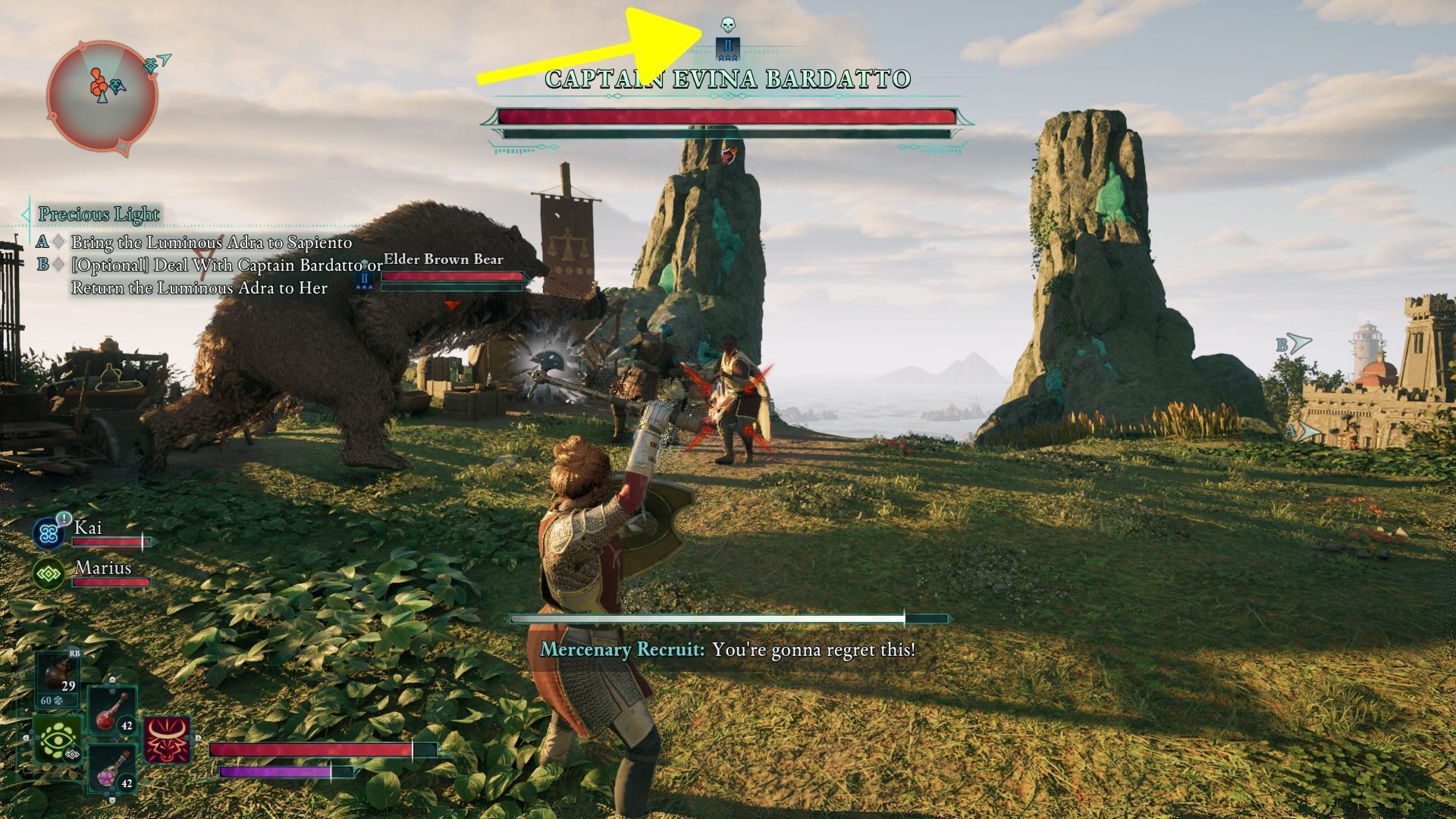Click the Precious Light quest tracker title
Screen dimensions: 1456x819
click(x=99, y=215)
